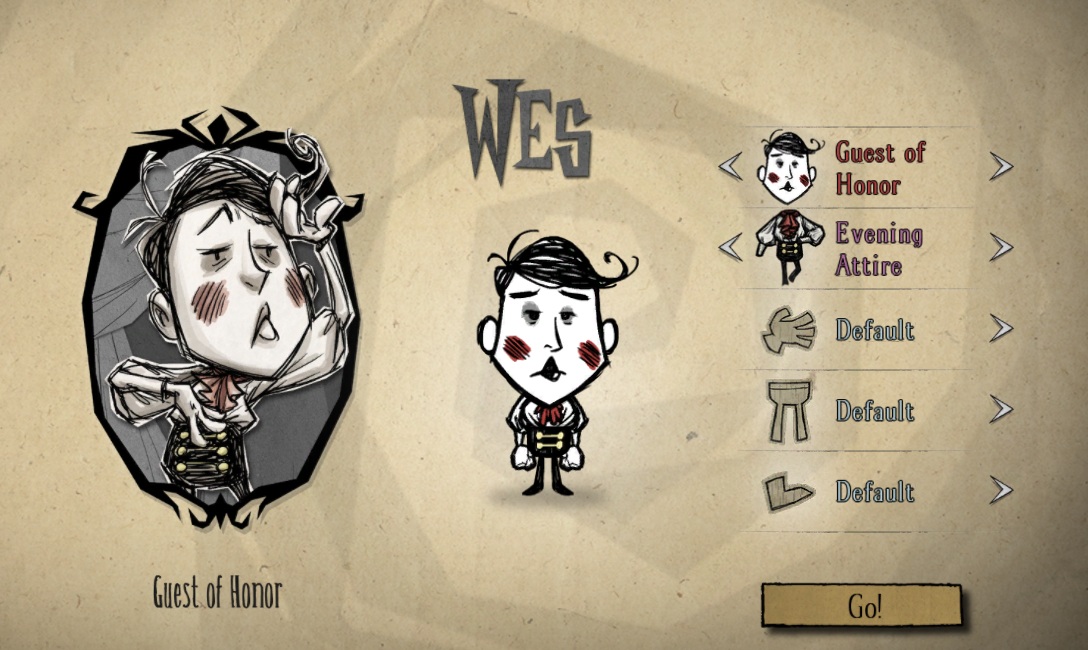Select the Guest of Honor head skin icon
The image size is (1088, 650).
(x=789, y=167)
